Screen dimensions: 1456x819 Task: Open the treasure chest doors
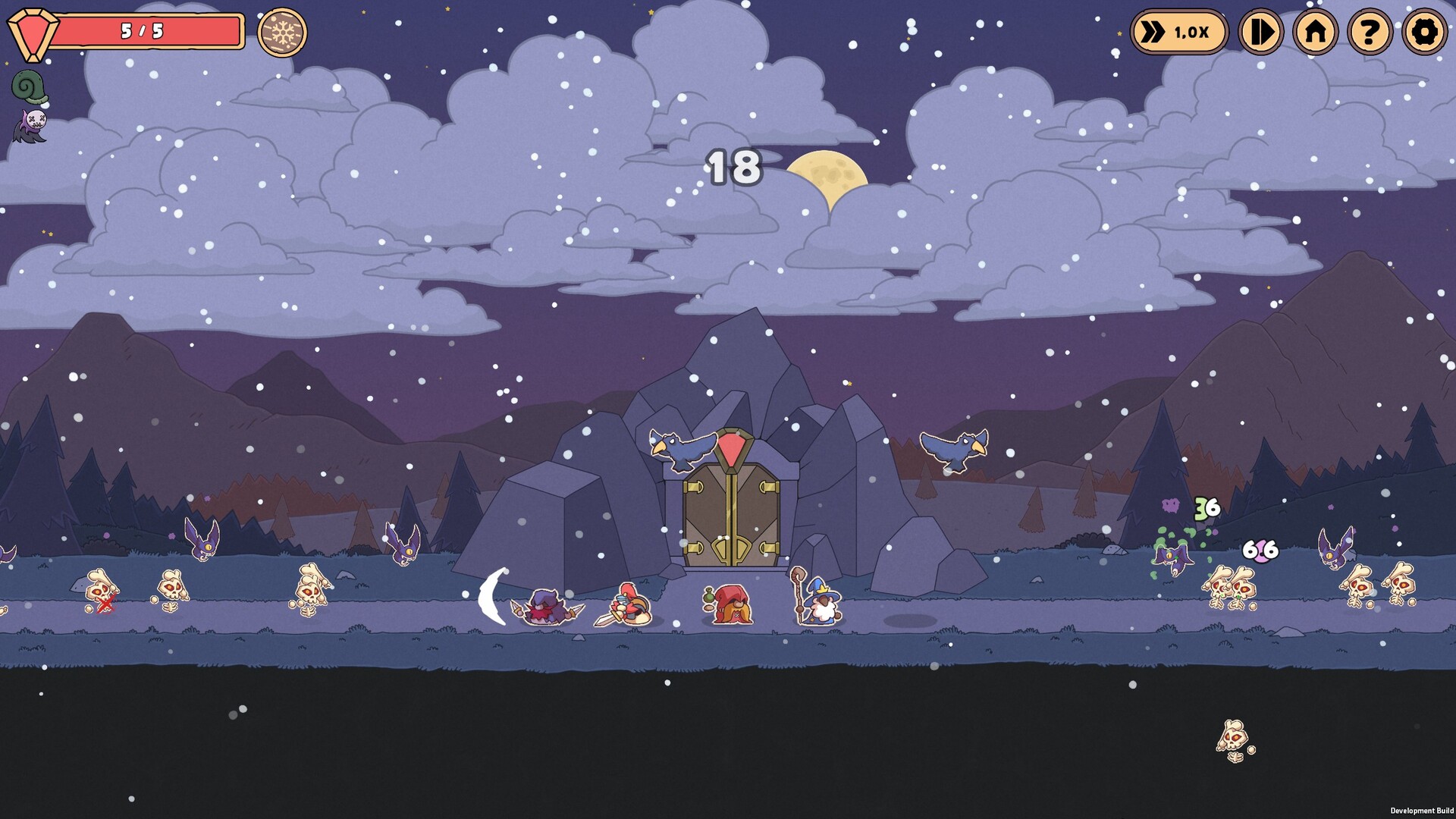click(730, 516)
